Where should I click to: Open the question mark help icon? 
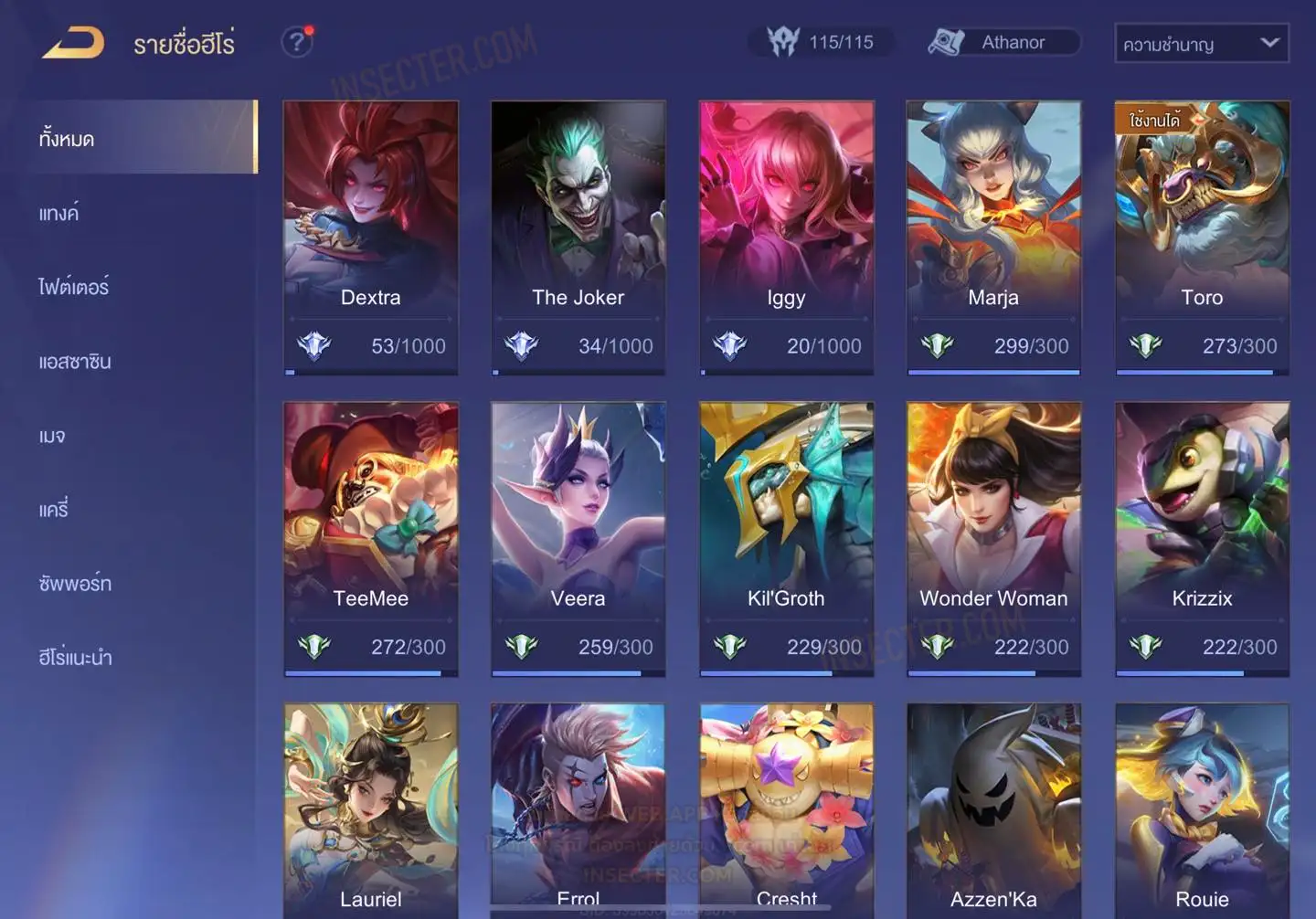click(x=296, y=42)
